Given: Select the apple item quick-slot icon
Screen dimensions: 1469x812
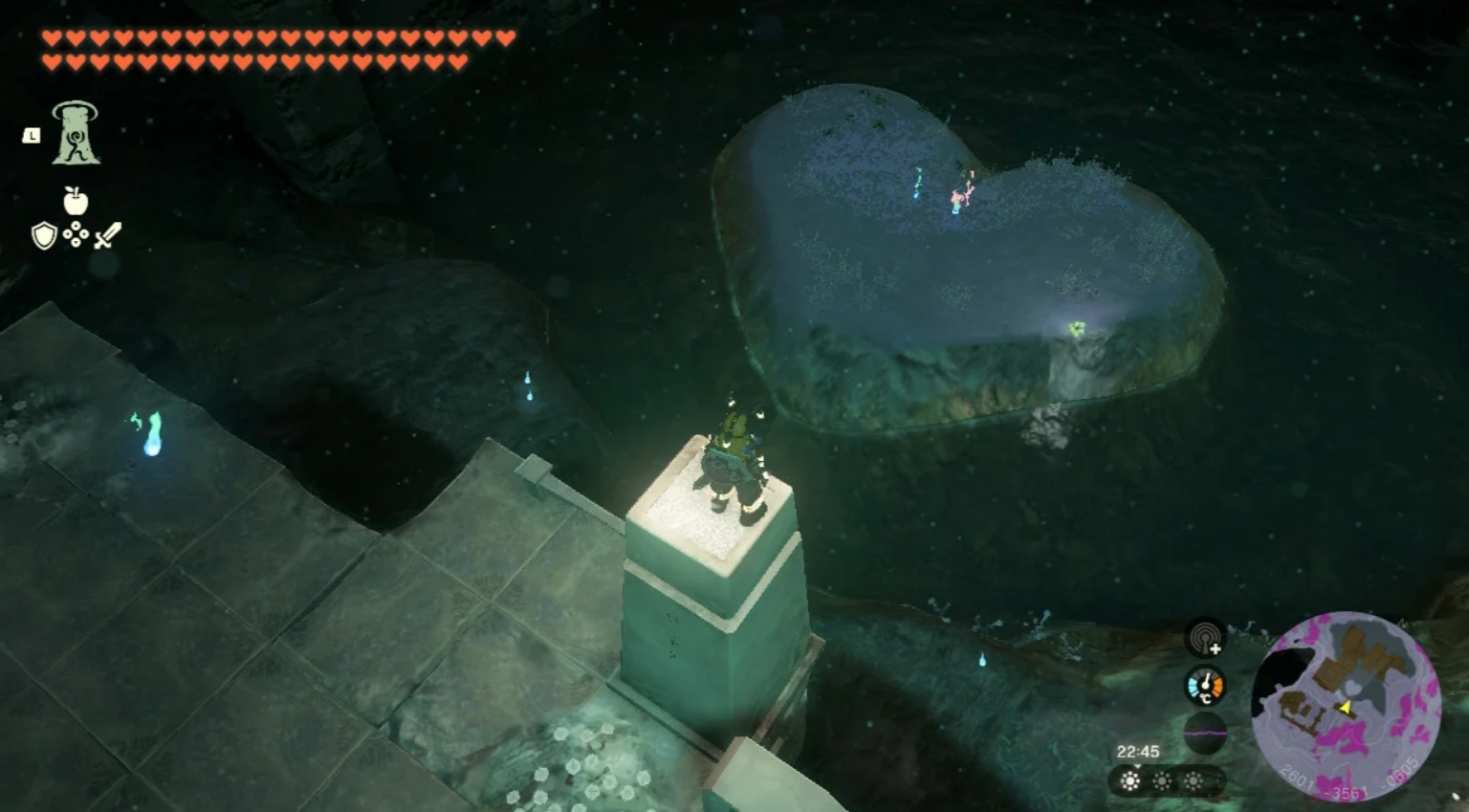Looking at the screenshot, I should (x=76, y=201).
